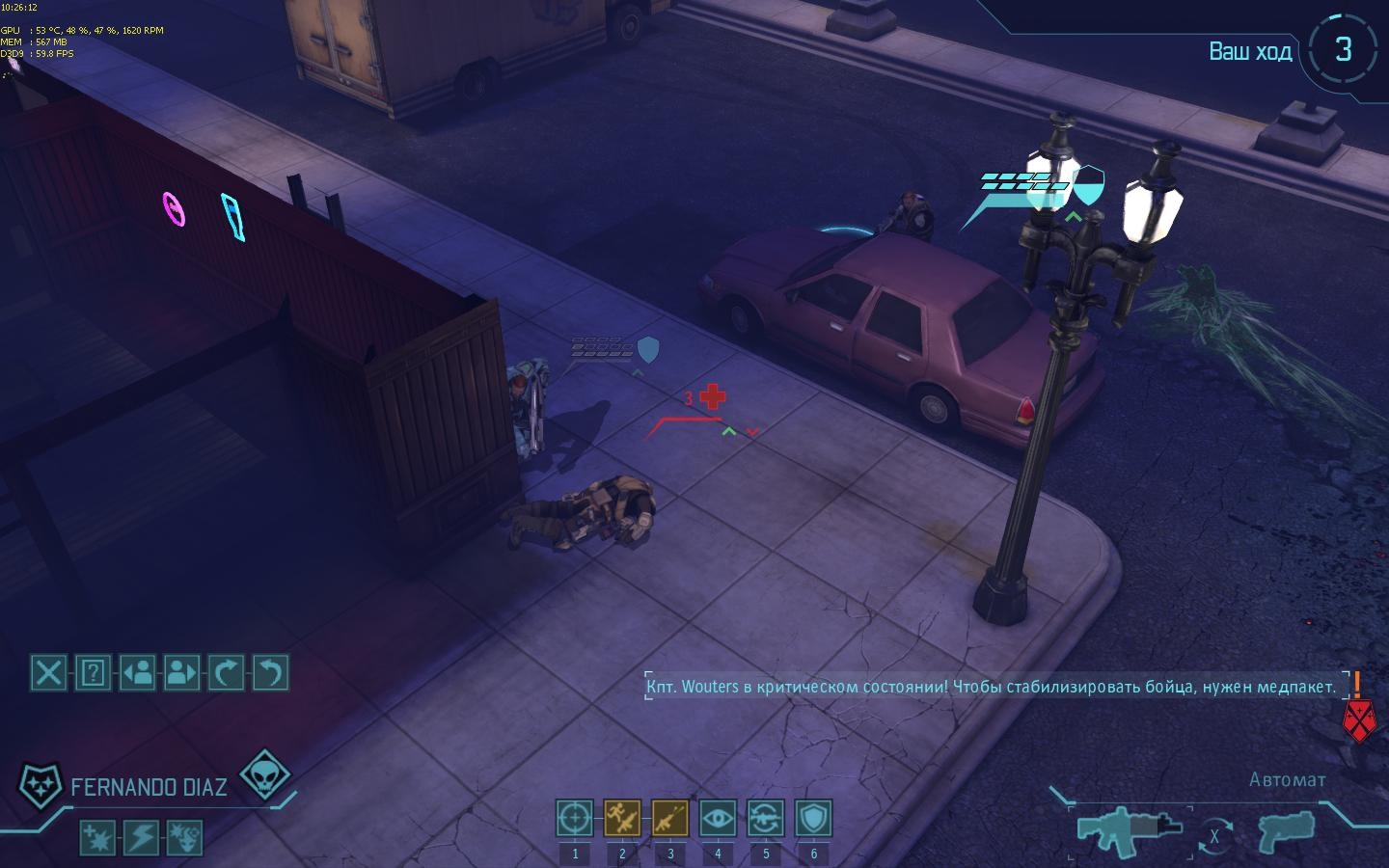
Task: Open the question-mark soldier info button
Action: 93,672
